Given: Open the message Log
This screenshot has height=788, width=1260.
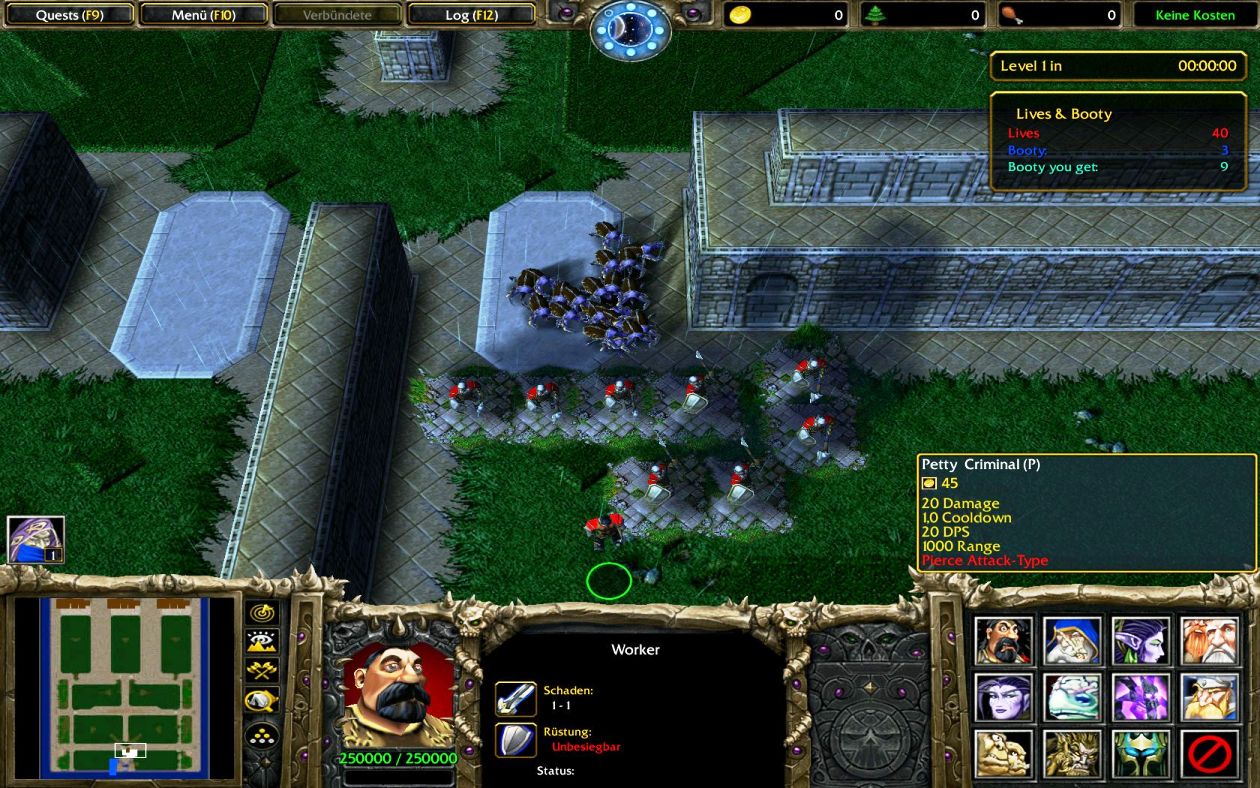Looking at the screenshot, I should [x=471, y=15].
